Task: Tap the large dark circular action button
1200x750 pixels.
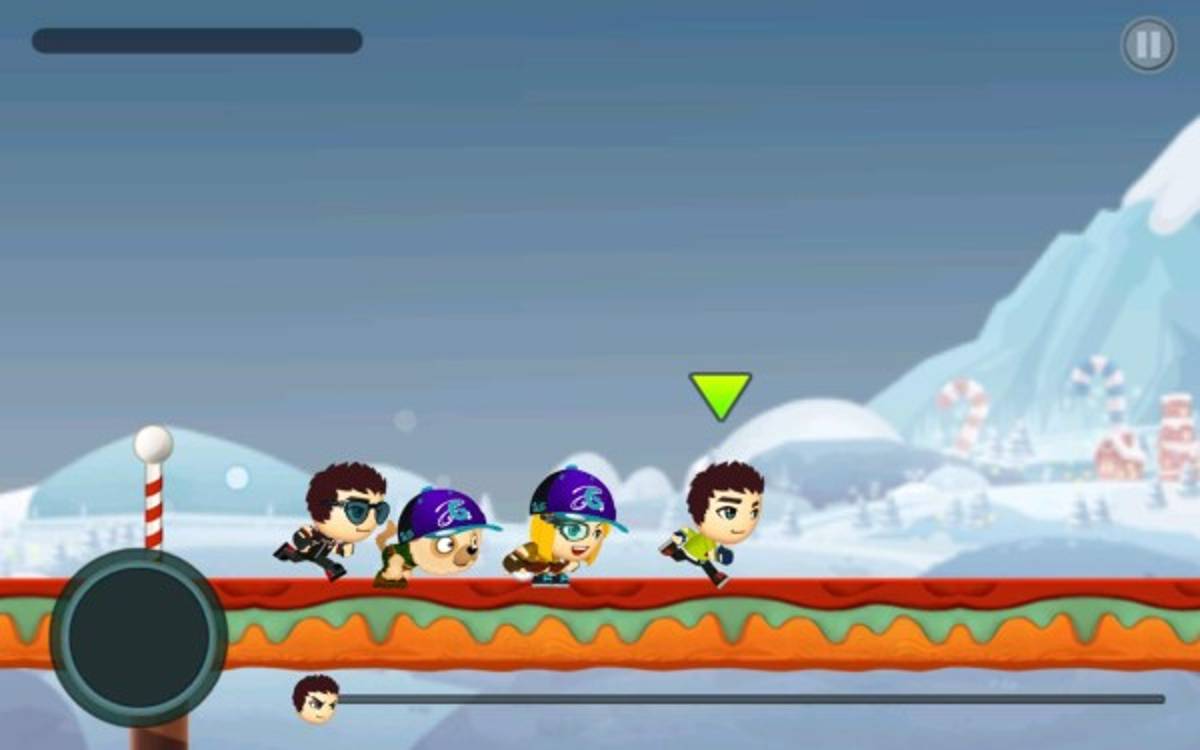Action: [139, 637]
